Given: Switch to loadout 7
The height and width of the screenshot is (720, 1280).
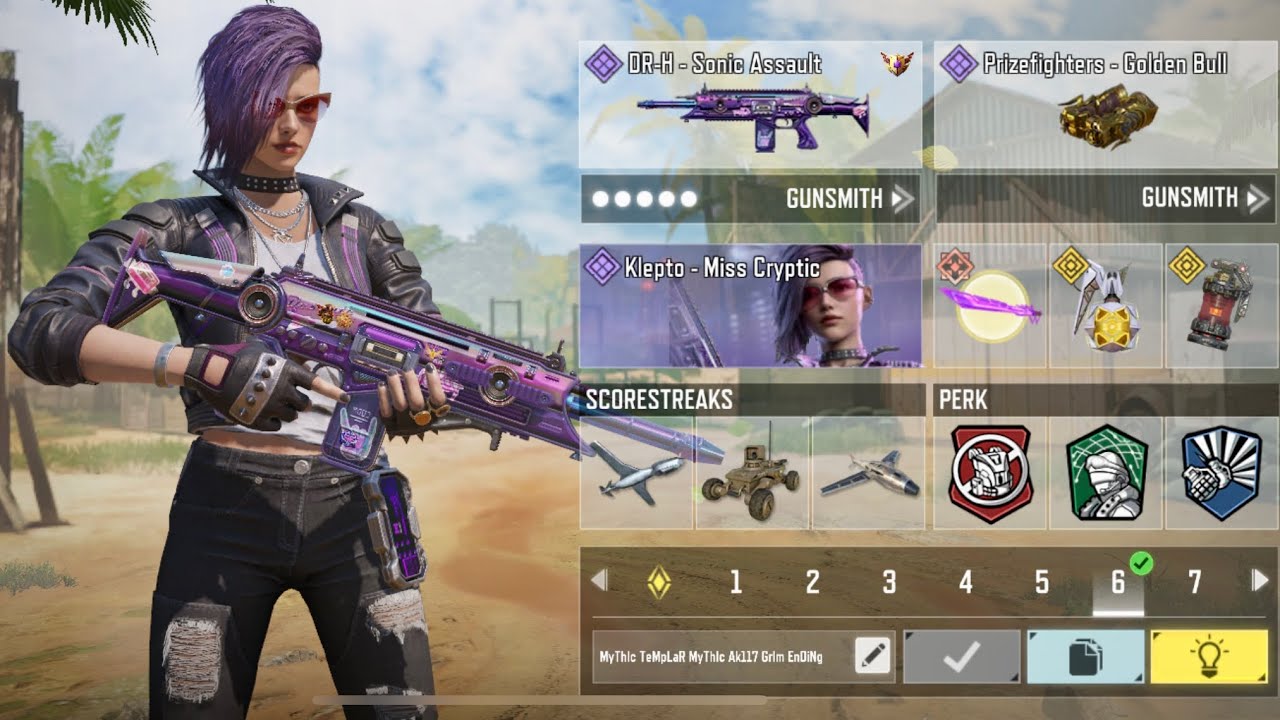Looking at the screenshot, I should 1194,582.
